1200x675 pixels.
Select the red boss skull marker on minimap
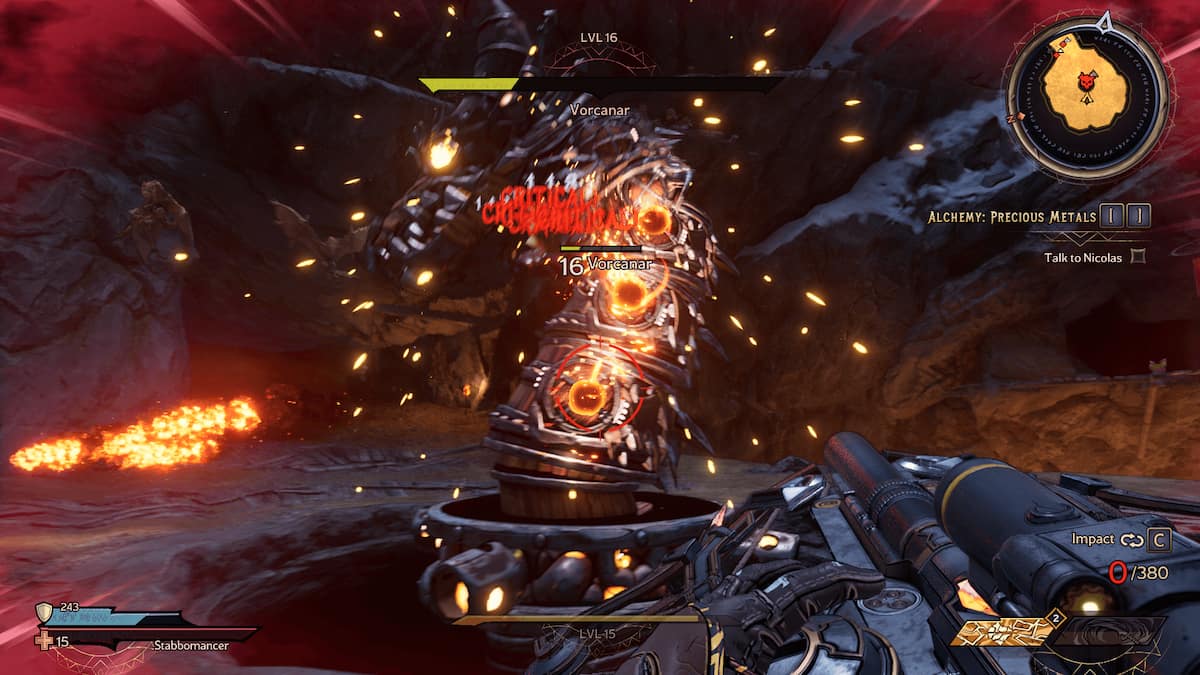click(x=1086, y=86)
